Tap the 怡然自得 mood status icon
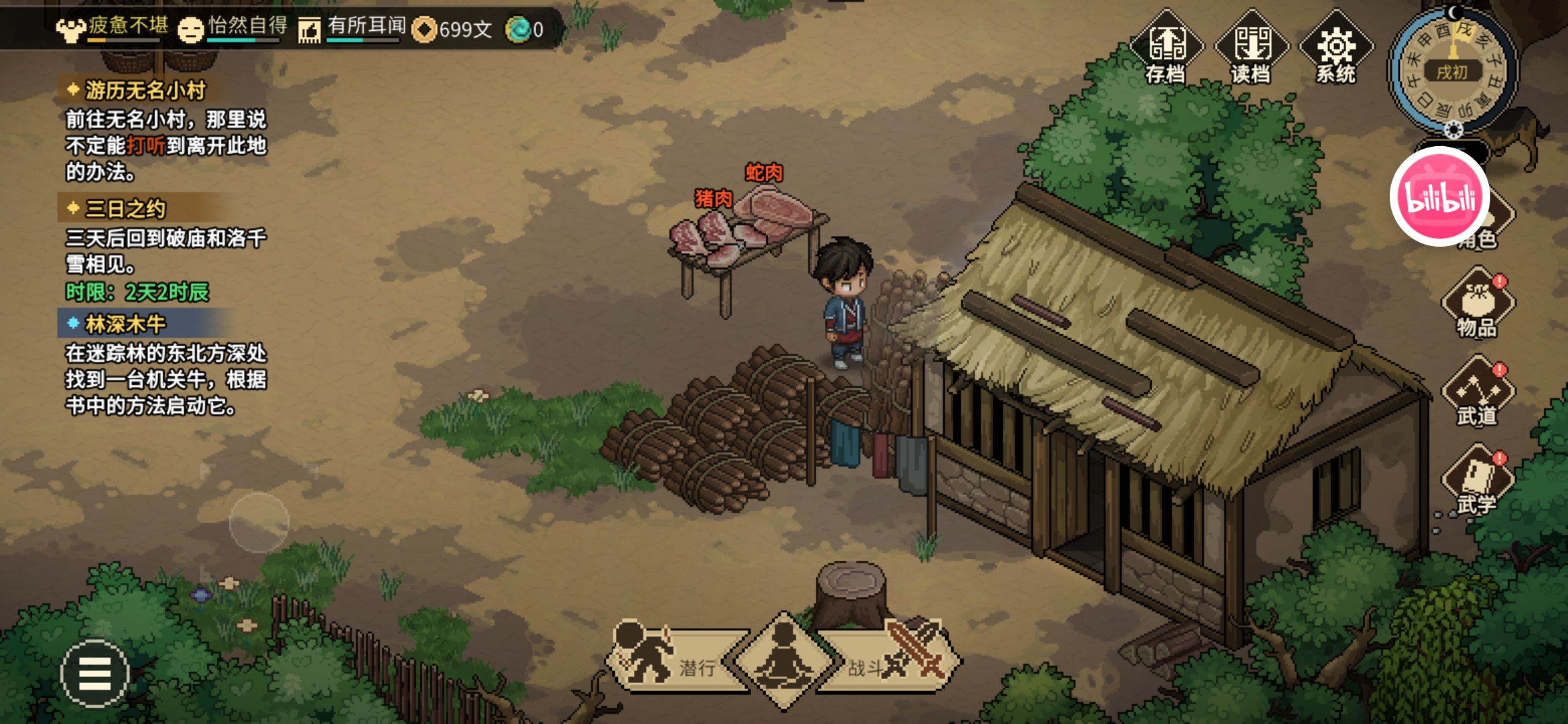Image resolution: width=1568 pixels, height=724 pixels. pos(191,29)
